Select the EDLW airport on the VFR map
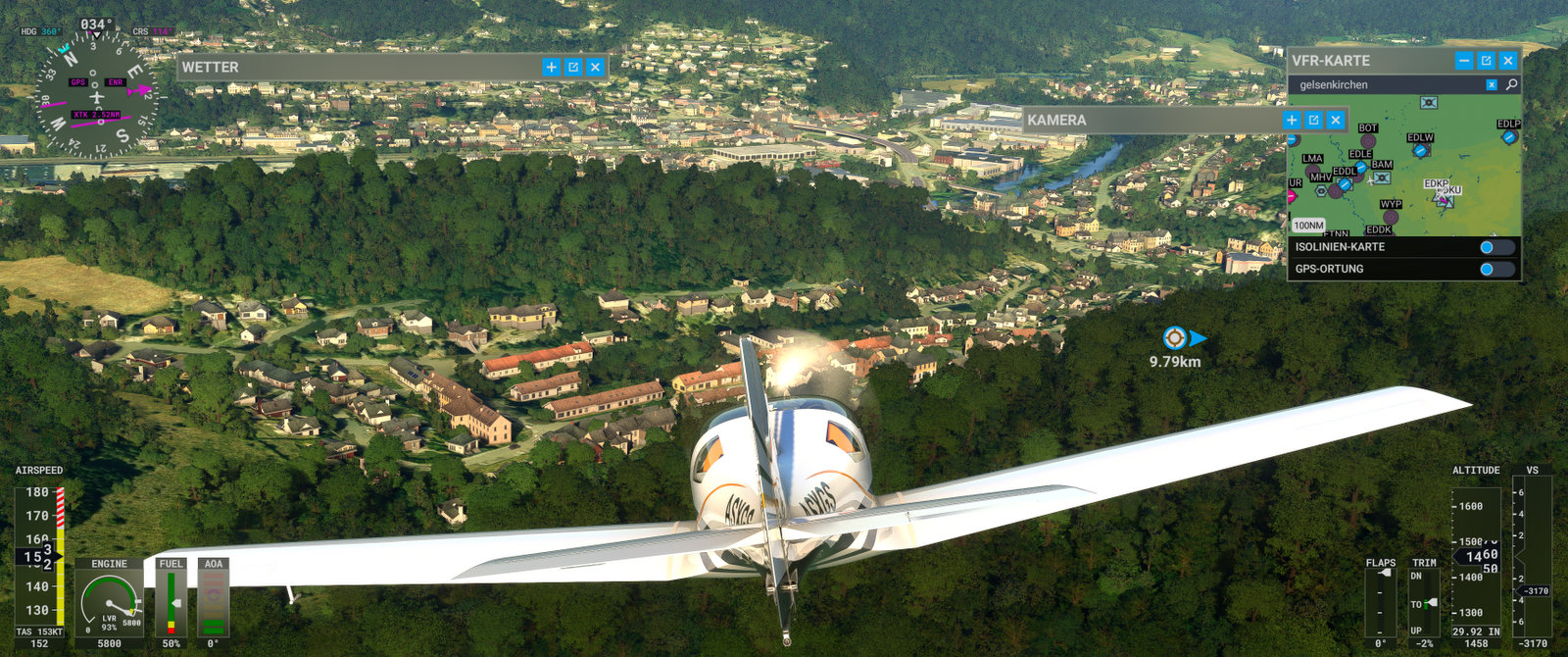1568x657 pixels. (1420, 150)
